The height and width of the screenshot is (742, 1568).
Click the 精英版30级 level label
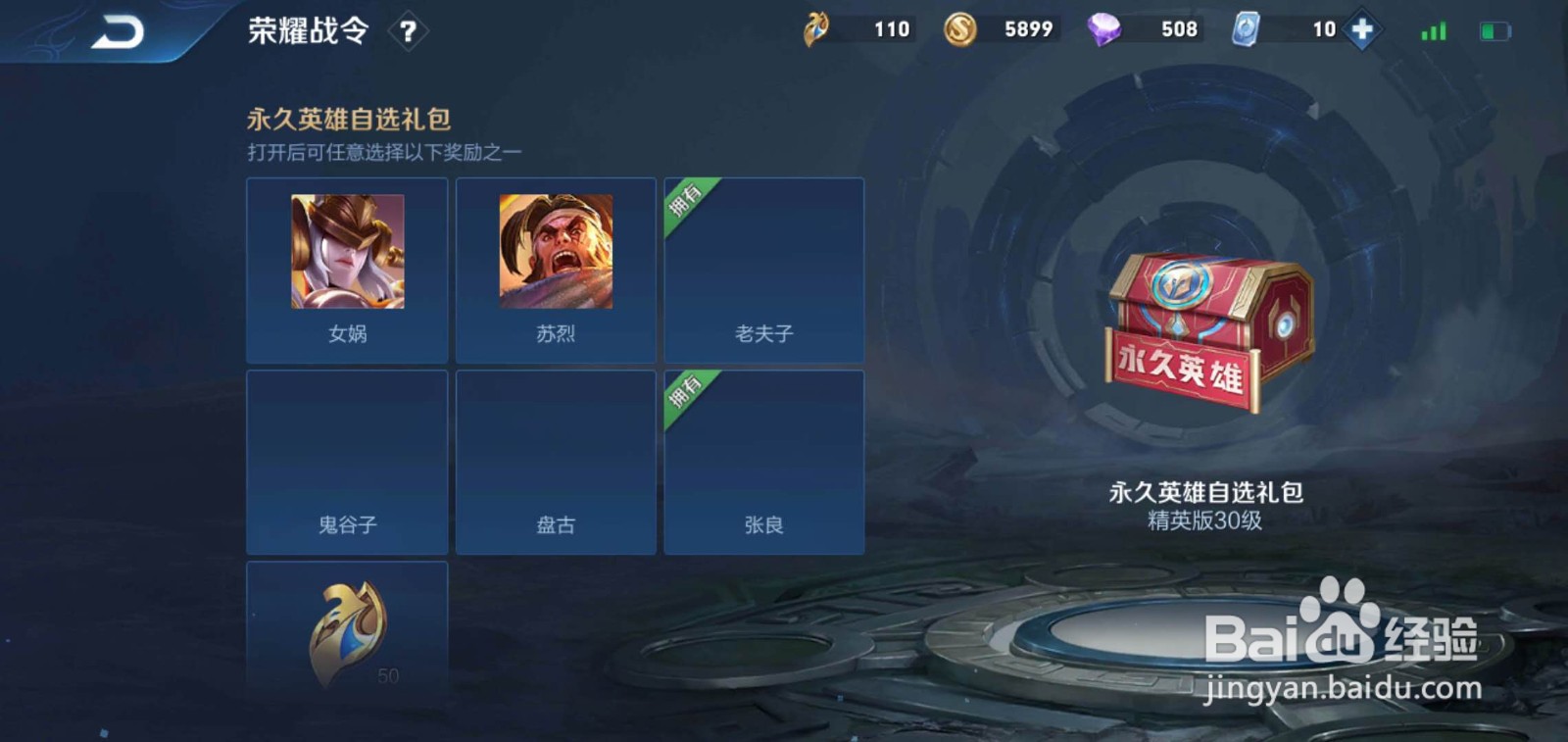pos(1204,522)
